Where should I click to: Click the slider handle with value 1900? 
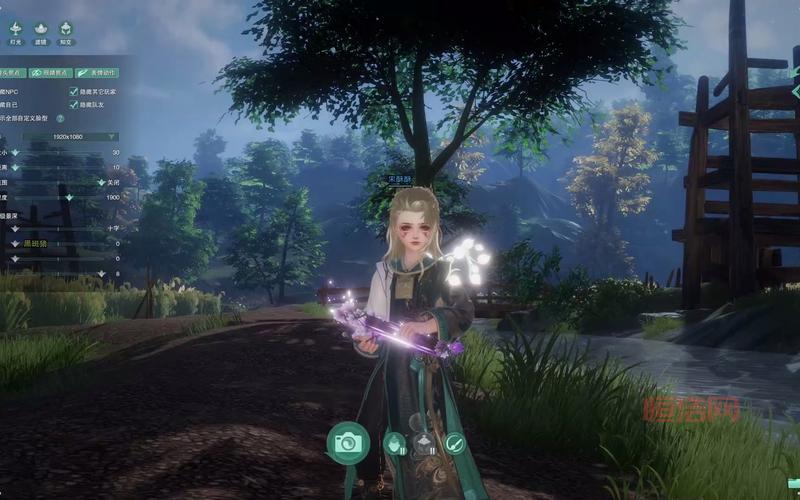67,198
